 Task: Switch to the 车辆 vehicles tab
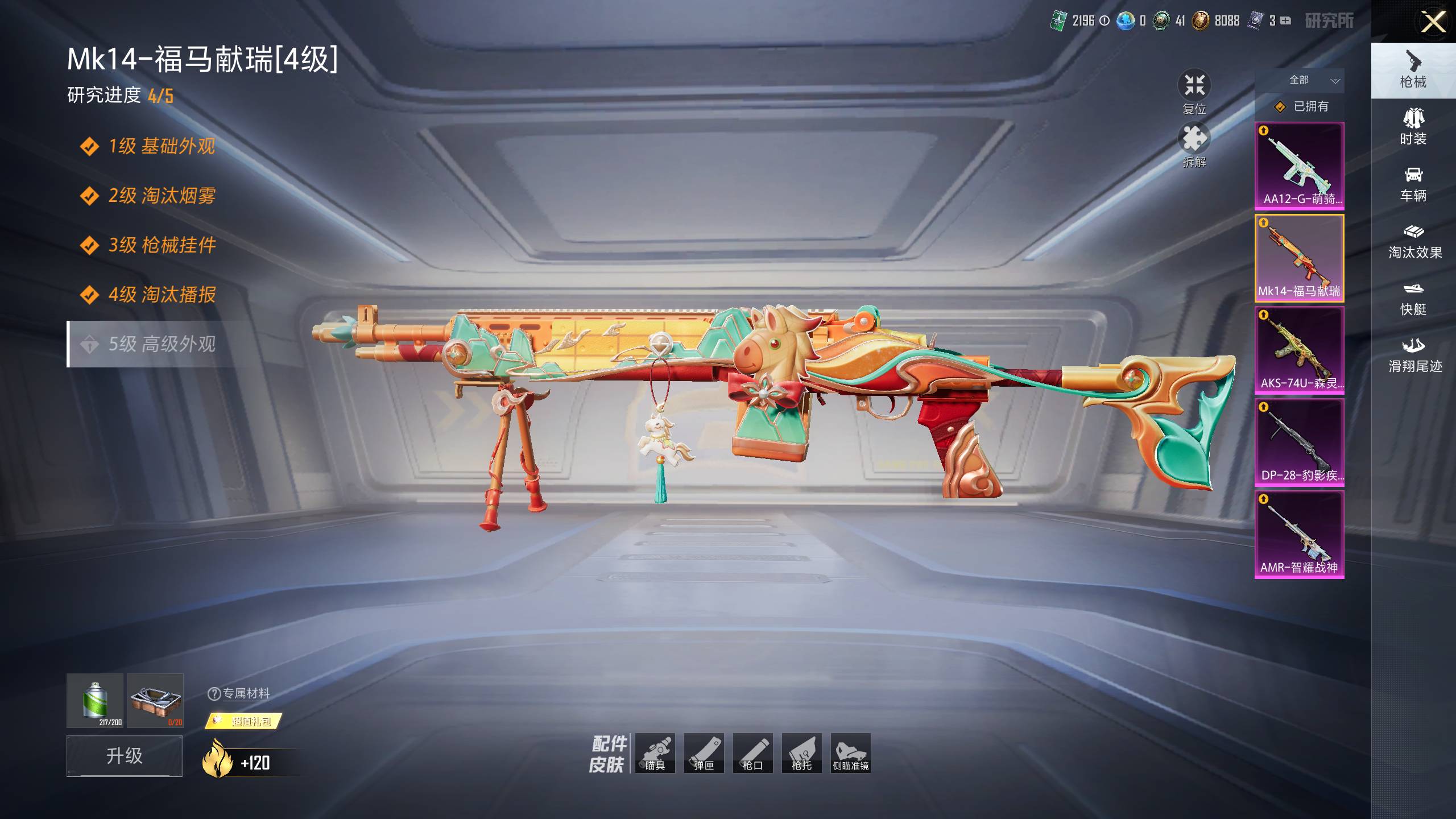[1413, 184]
